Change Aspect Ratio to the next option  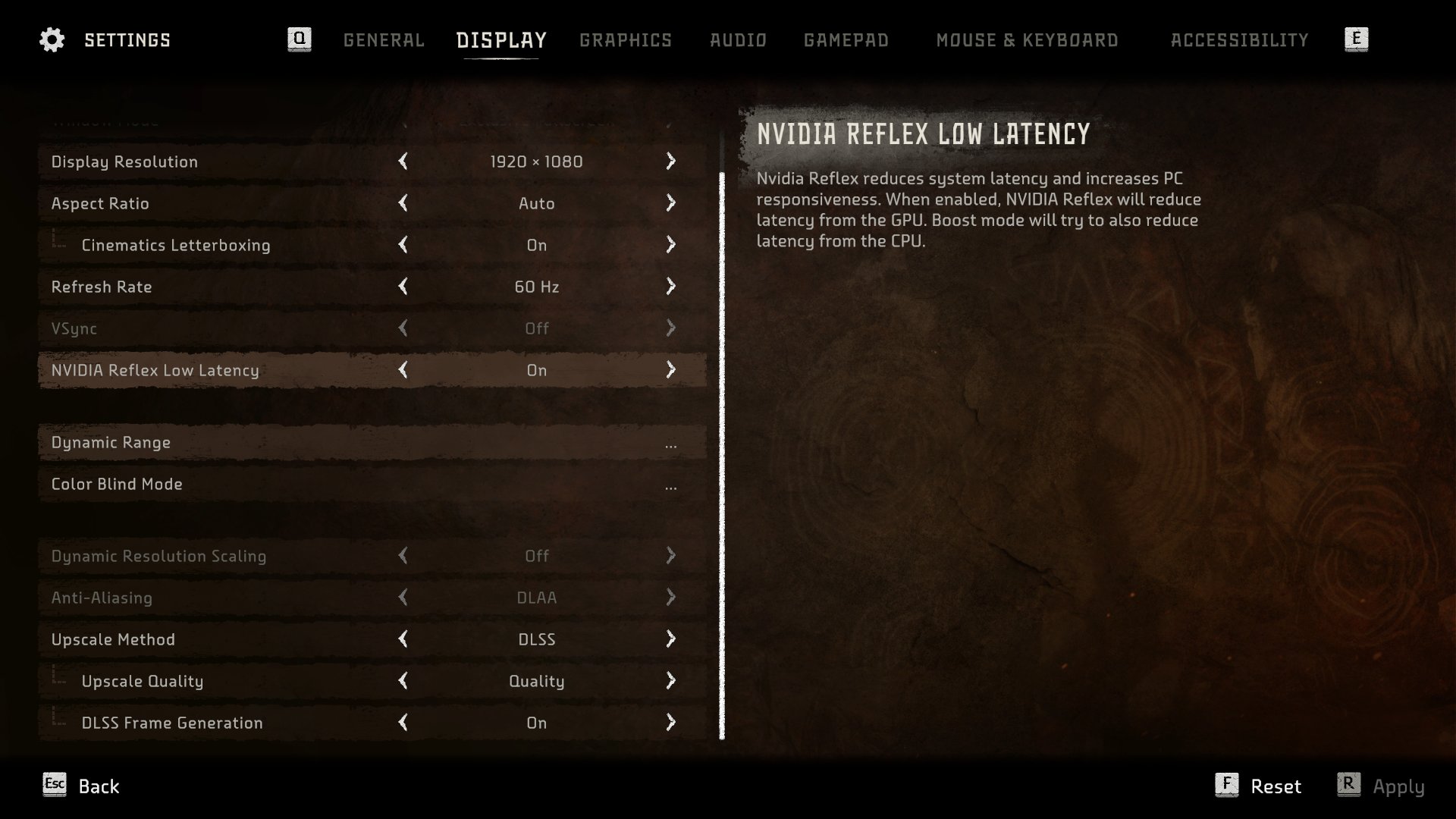[x=670, y=203]
